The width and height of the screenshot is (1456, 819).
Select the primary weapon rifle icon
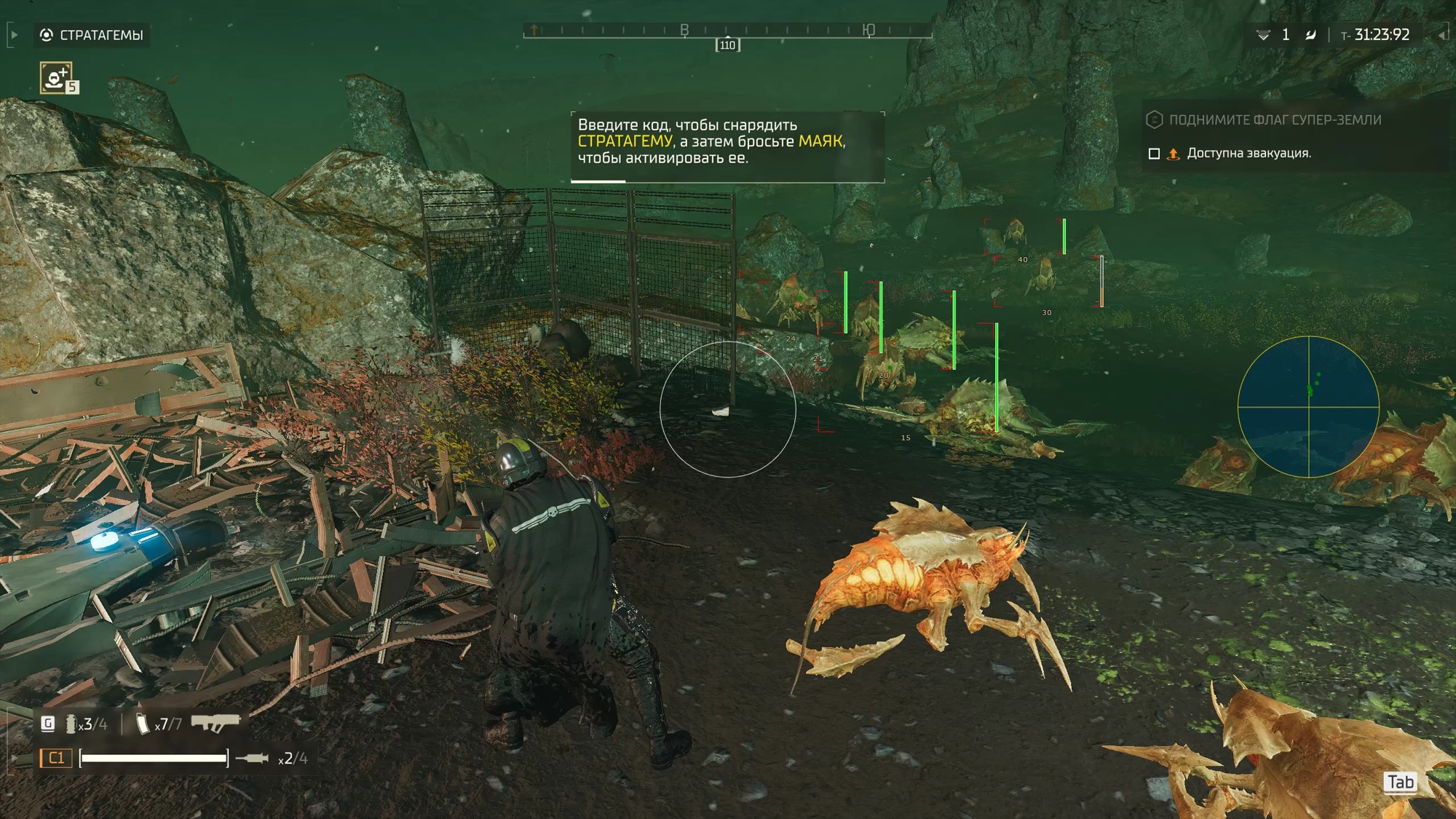click(215, 723)
